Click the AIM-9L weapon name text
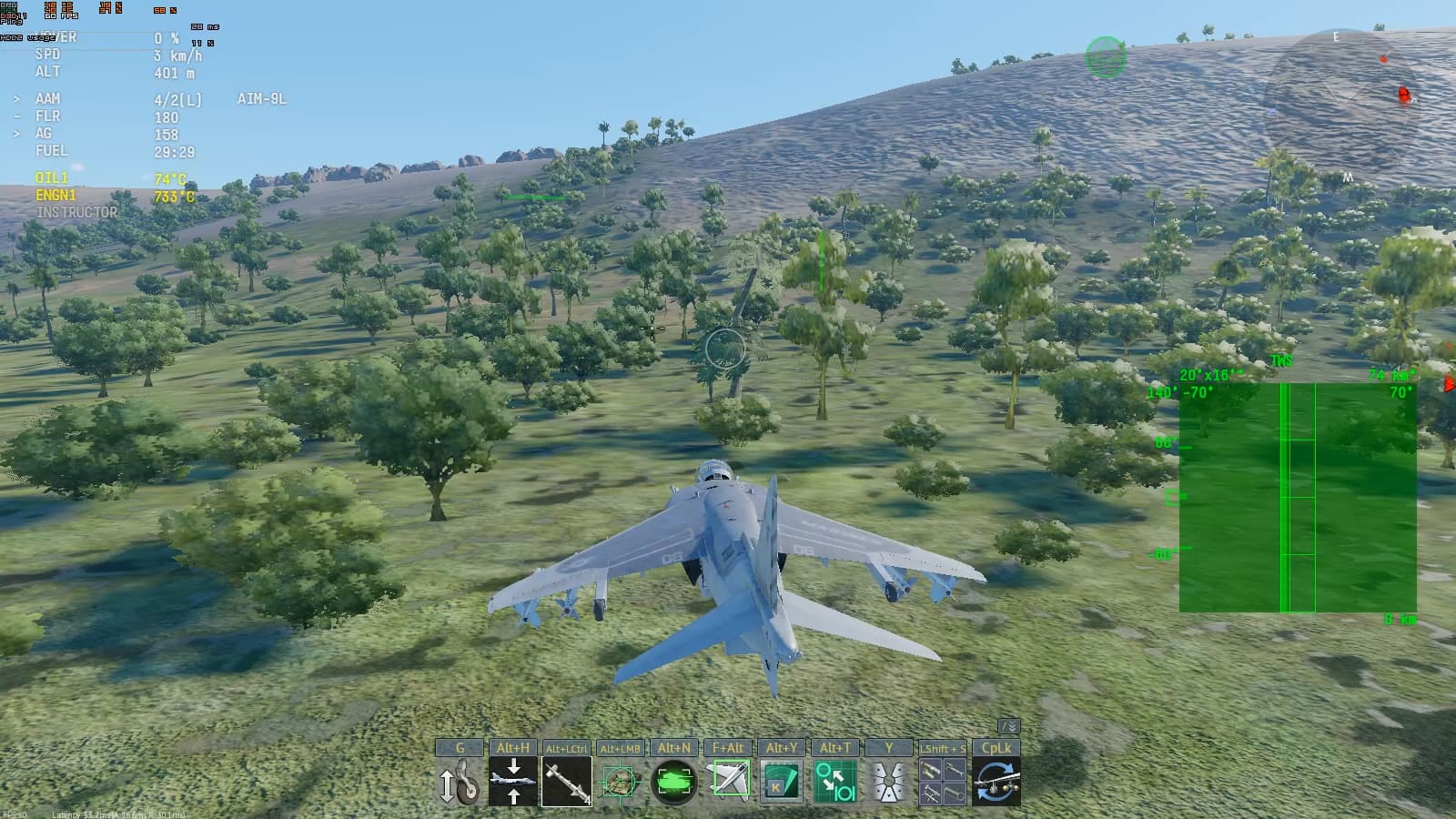 (262, 98)
